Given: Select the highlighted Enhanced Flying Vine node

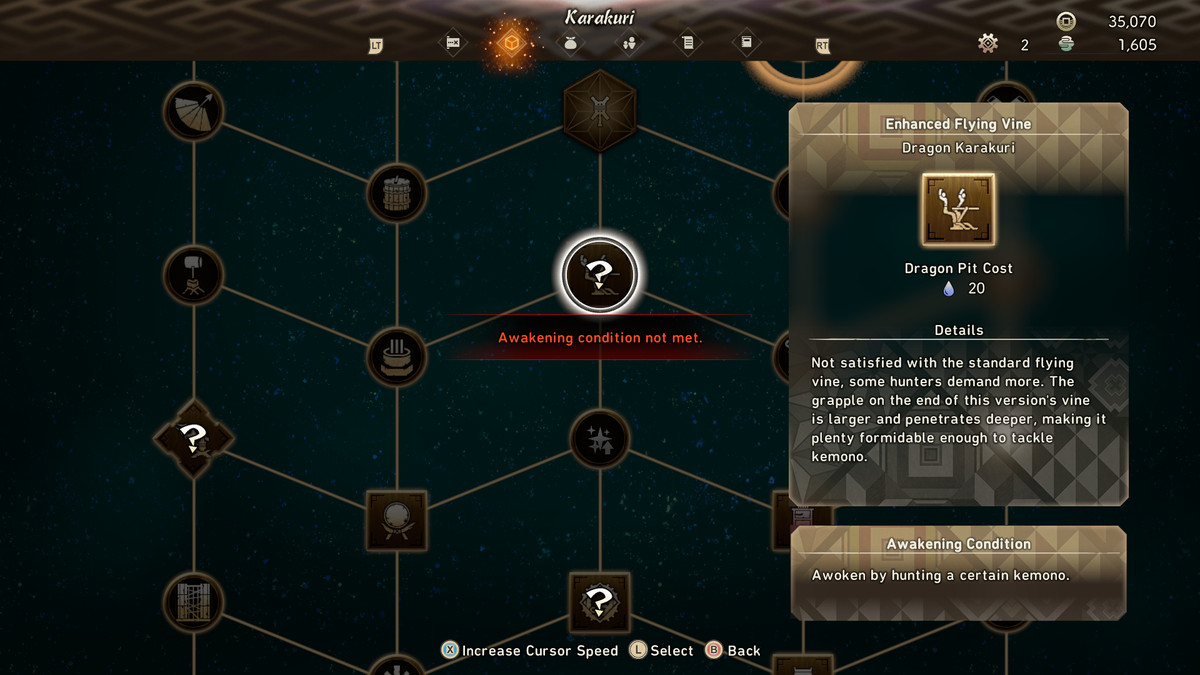Looking at the screenshot, I should (x=599, y=274).
